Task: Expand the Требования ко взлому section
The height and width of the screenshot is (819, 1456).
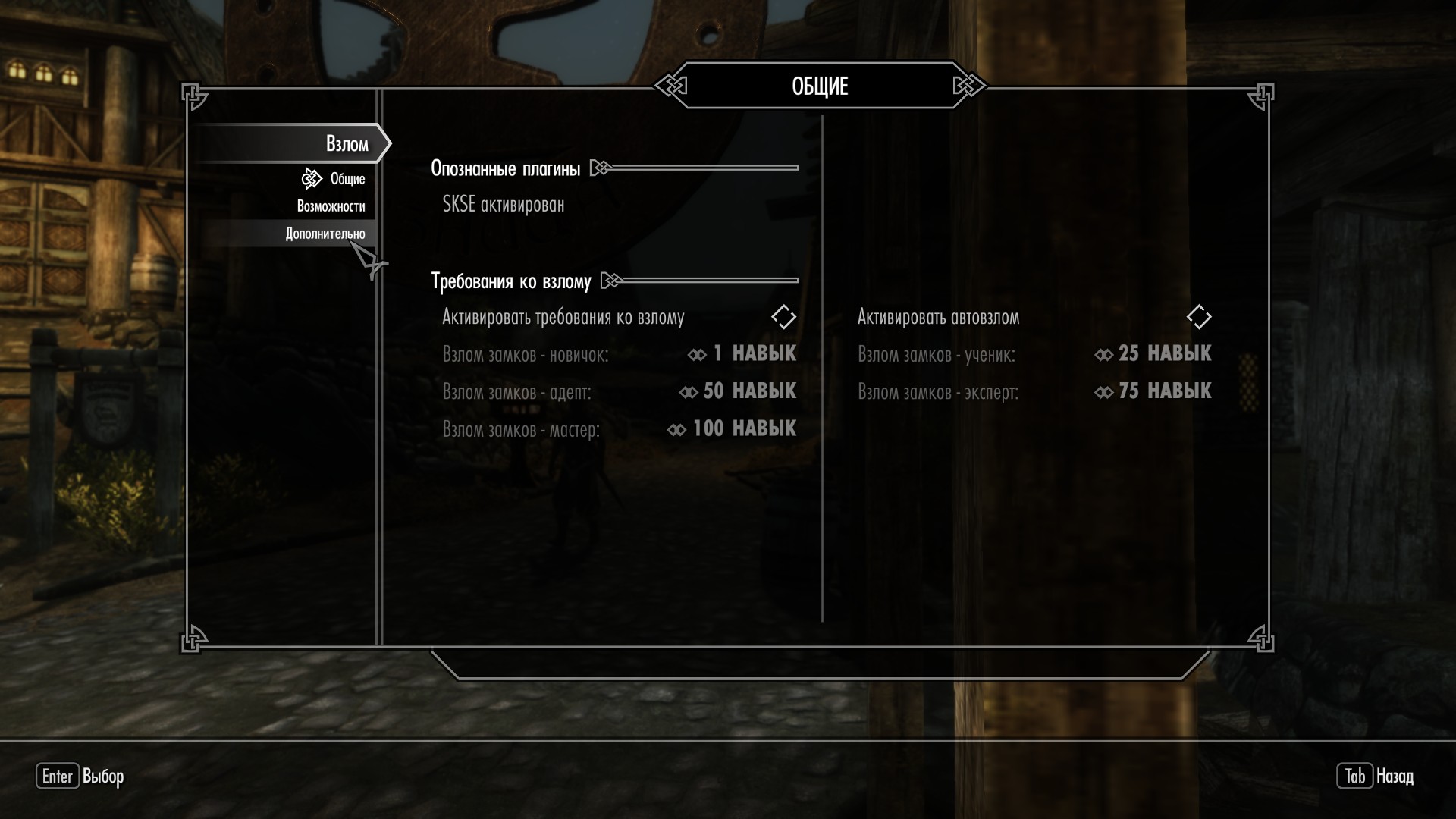Action: click(511, 280)
